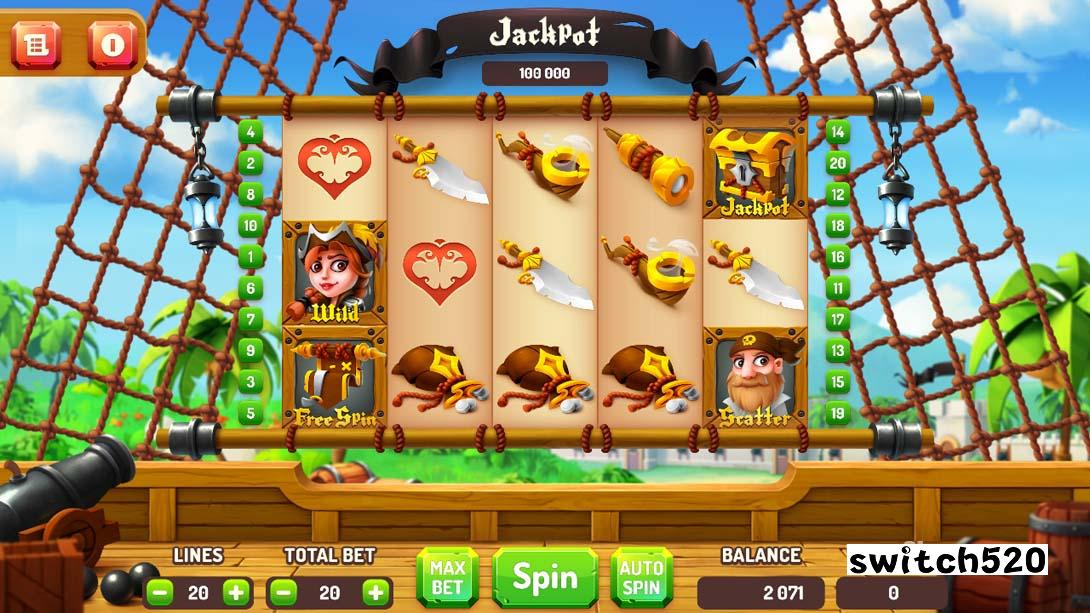Activate the Auto Spin button
The image size is (1090, 613).
641,577
